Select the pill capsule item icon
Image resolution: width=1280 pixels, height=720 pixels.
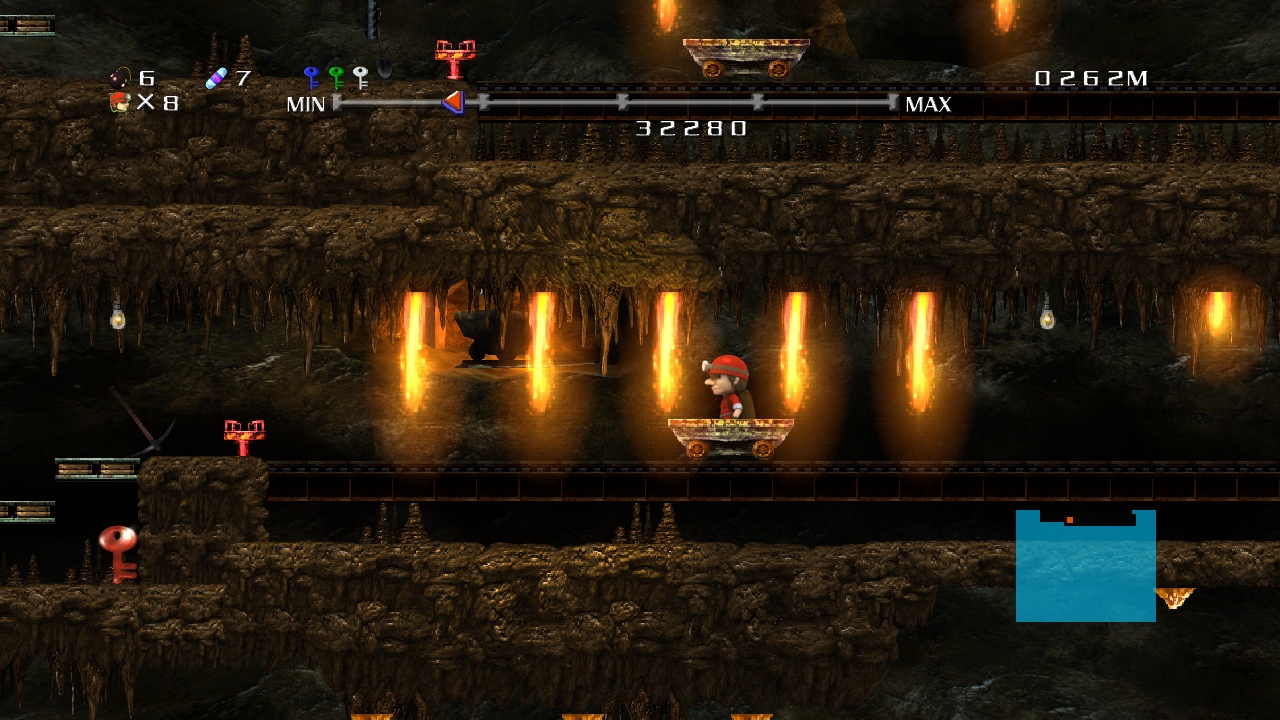pos(216,77)
